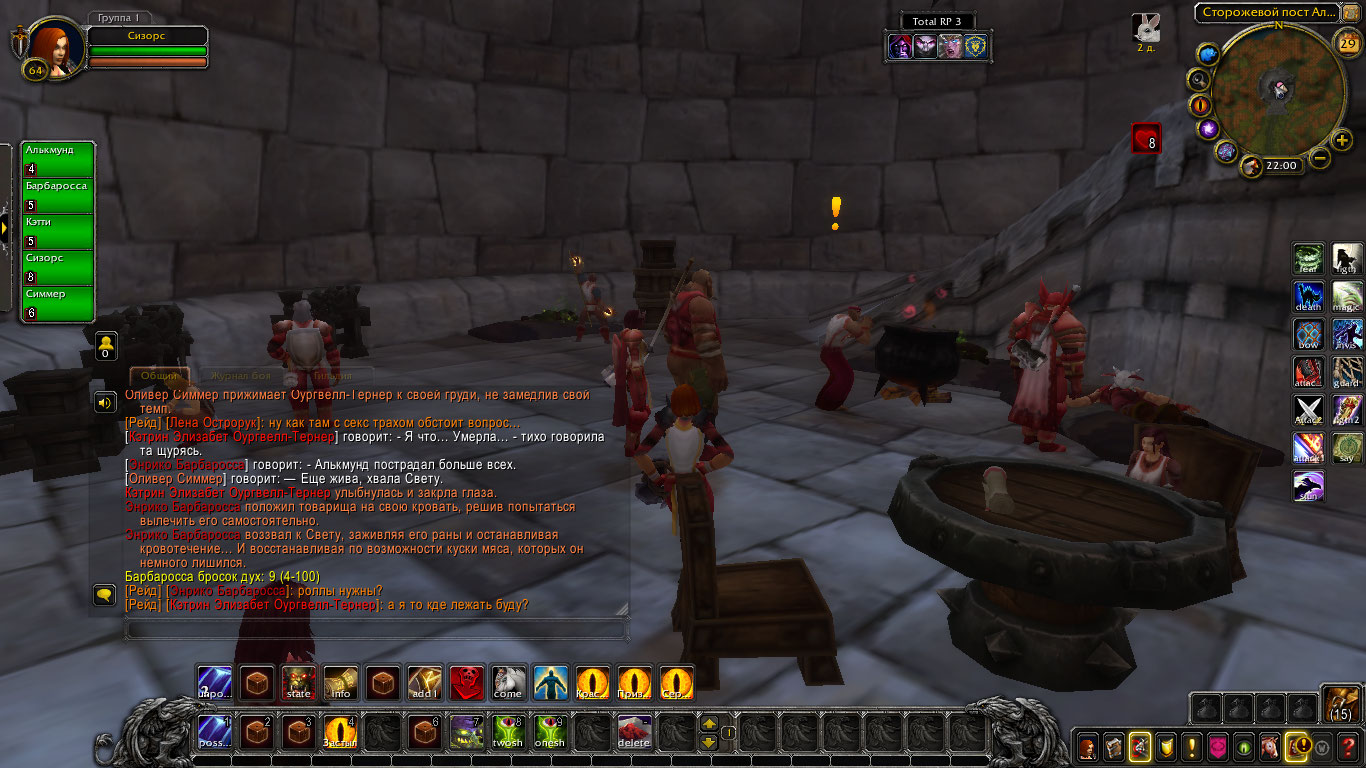Open the character info portrait micro button
1366x768 pixels.
tap(1087, 746)
